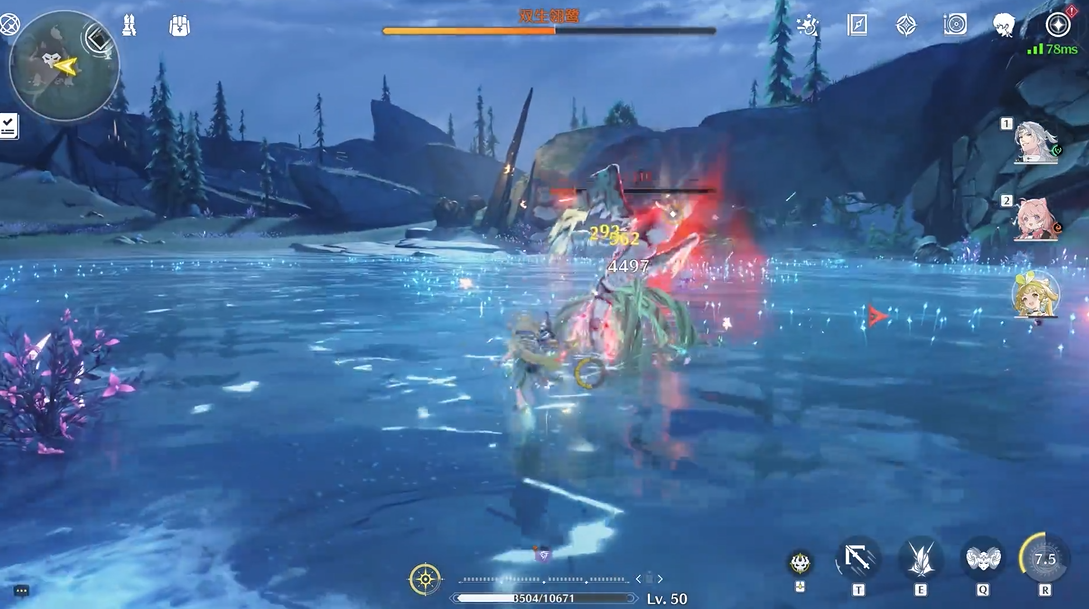Trigger the ultimate ability showing 7.5 cooldown

pos(1045,559)
